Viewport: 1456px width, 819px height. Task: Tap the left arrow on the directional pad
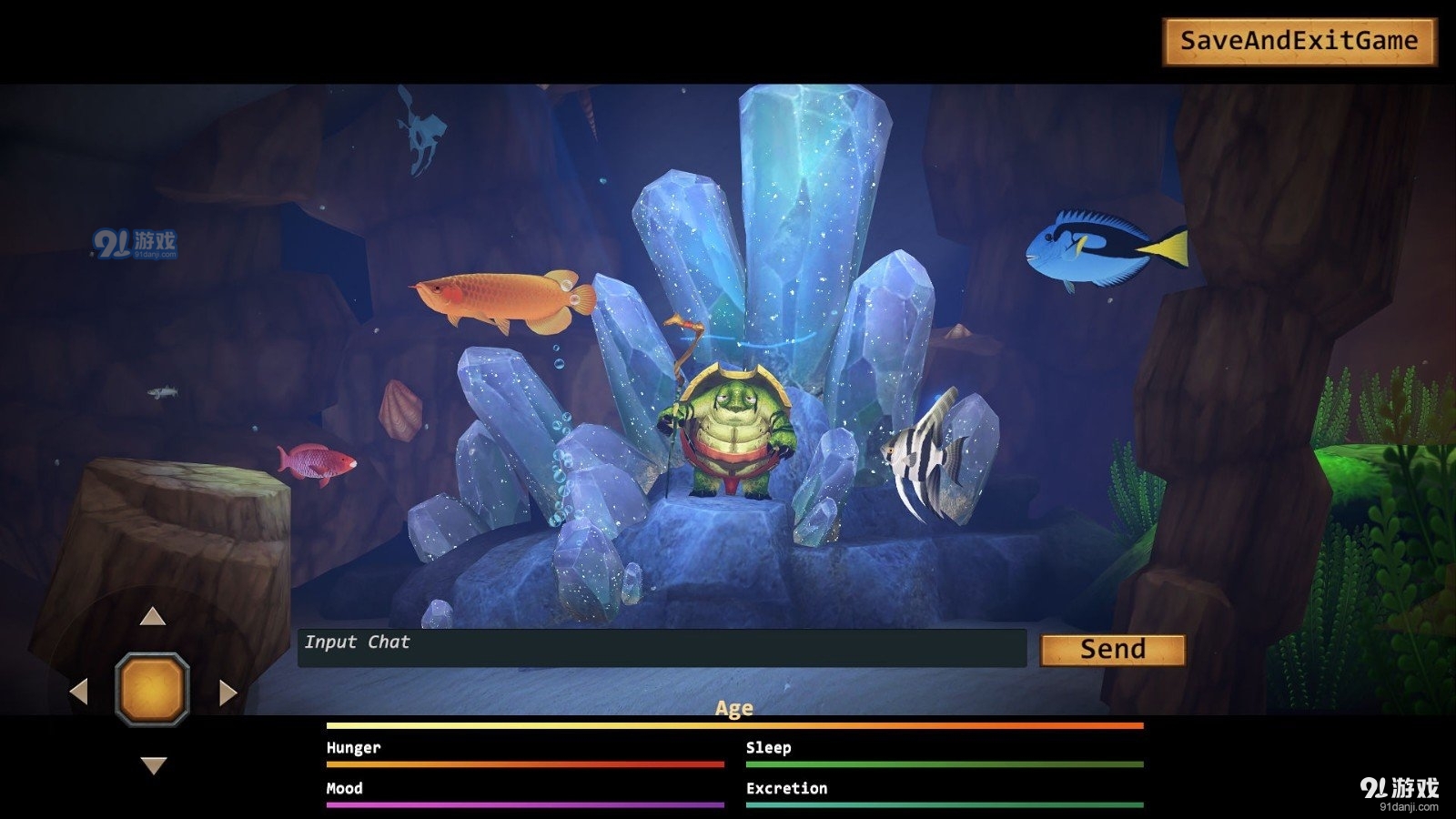(79, 692)
